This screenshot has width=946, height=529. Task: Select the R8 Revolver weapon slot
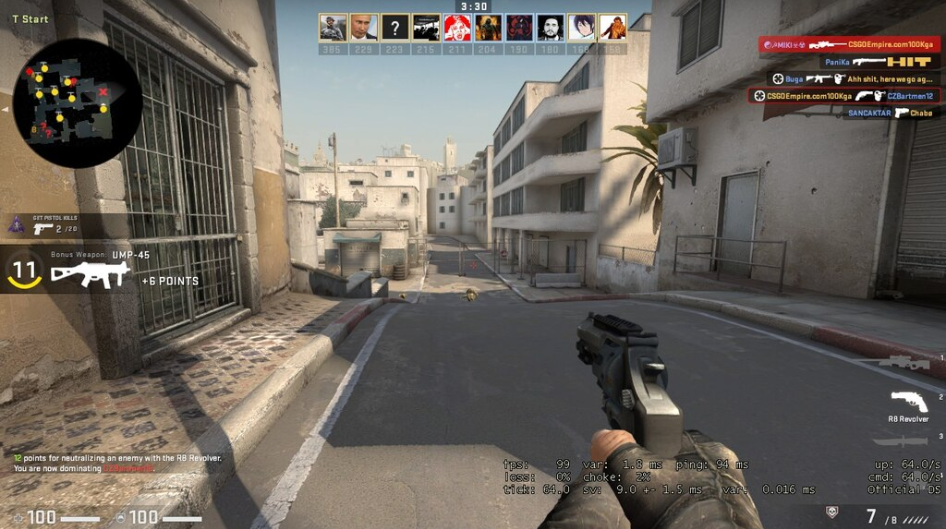[x=908, y=402]
